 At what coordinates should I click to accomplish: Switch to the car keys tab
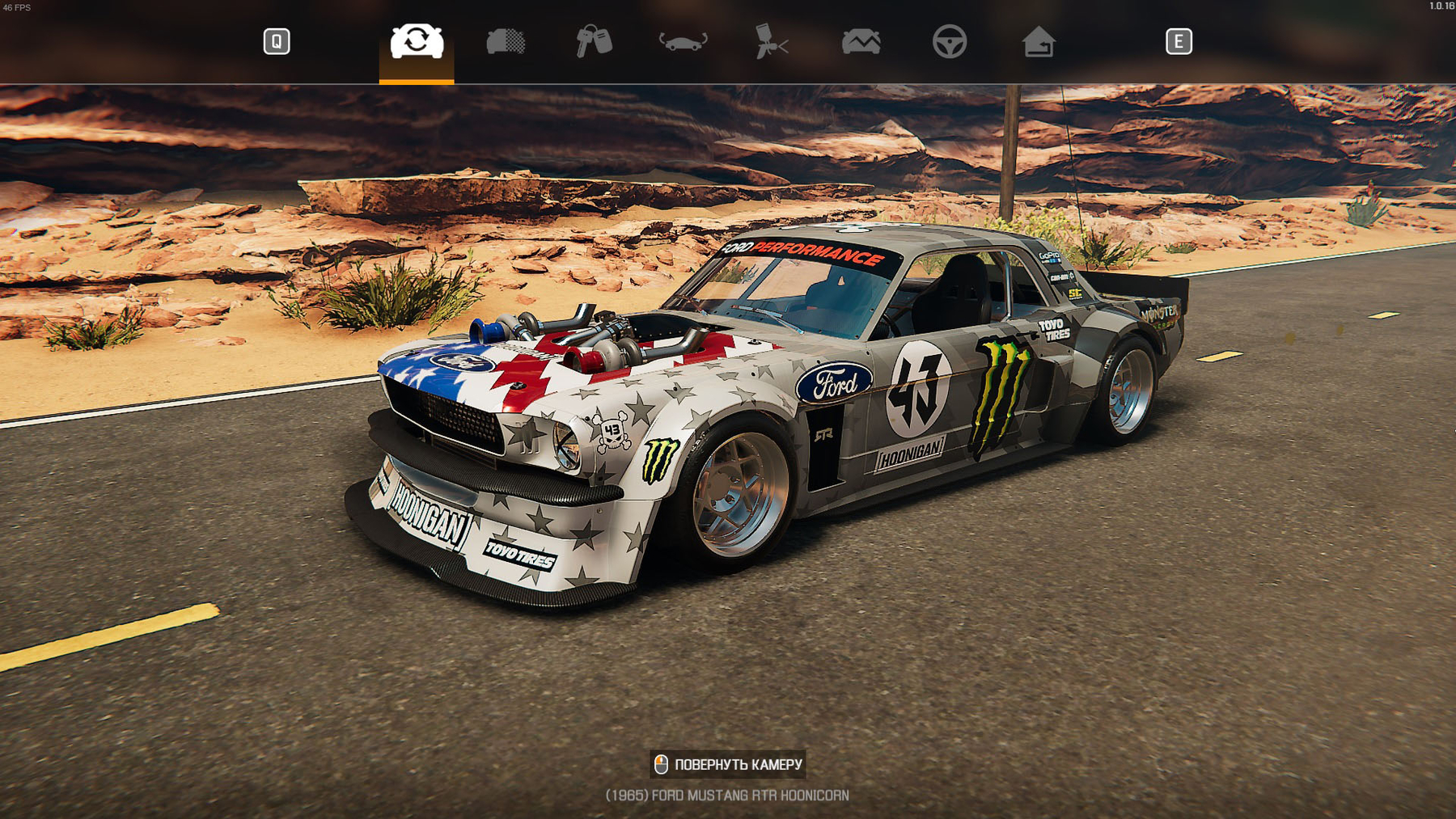pos(595,41)
